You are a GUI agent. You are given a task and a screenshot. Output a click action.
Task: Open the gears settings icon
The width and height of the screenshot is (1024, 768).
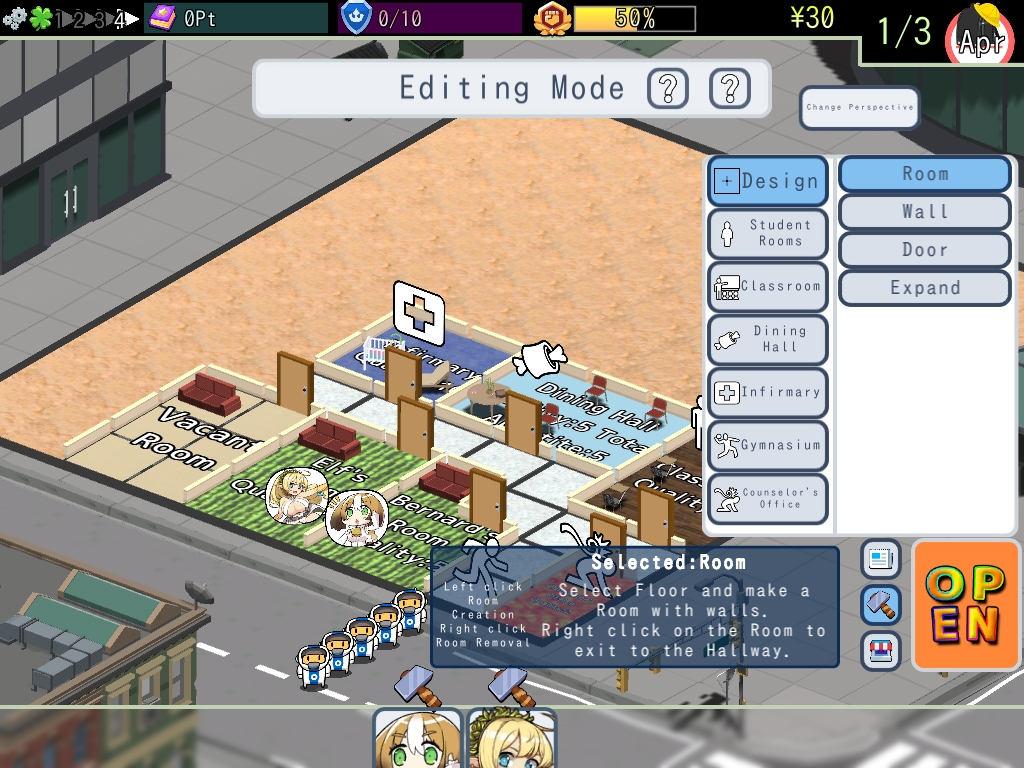(x=14, y=18)
